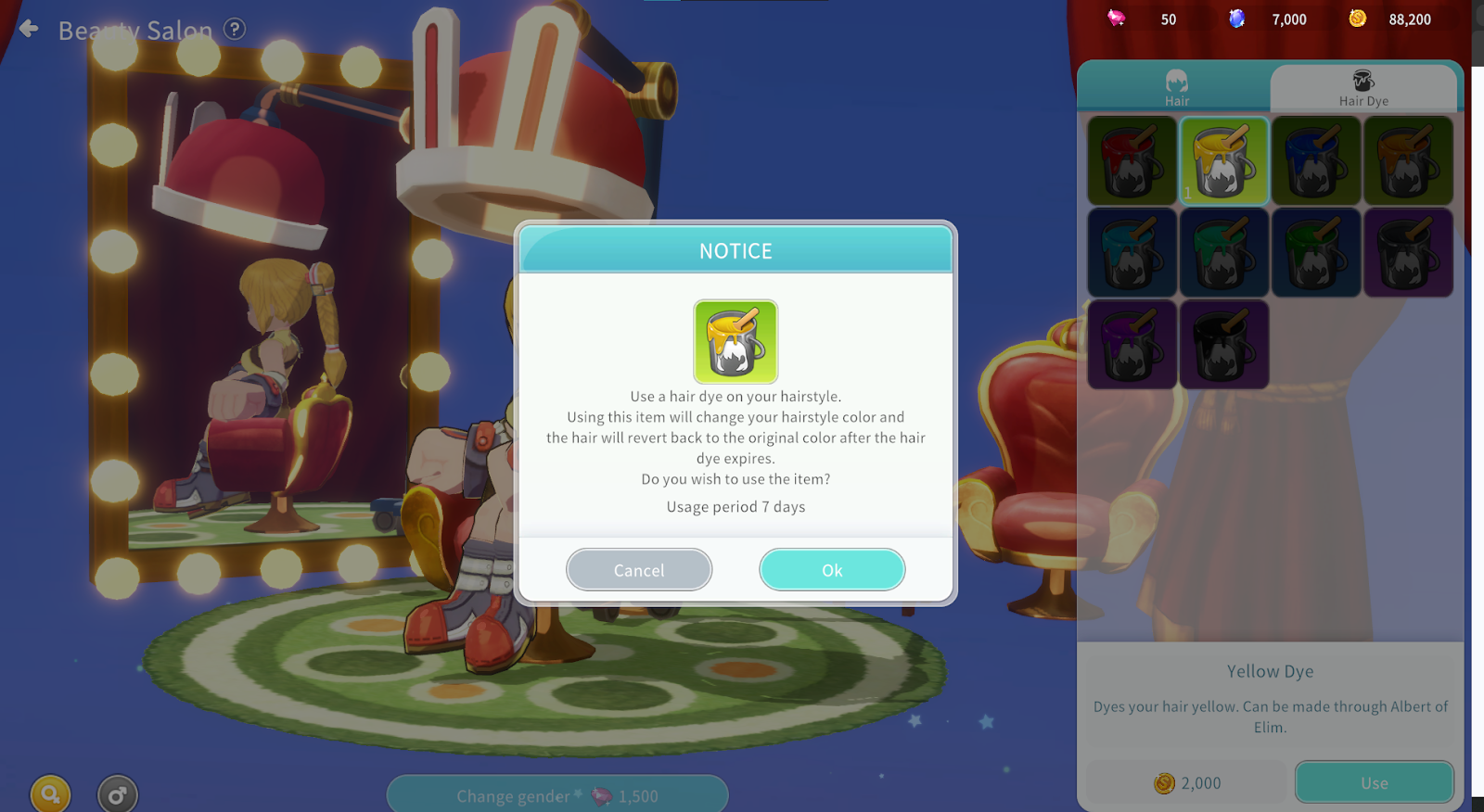Image resolution: width=1484 pixels, height=812 pixels.
Task: Select the red dye bucket
Action: (x=1132, y=161)
